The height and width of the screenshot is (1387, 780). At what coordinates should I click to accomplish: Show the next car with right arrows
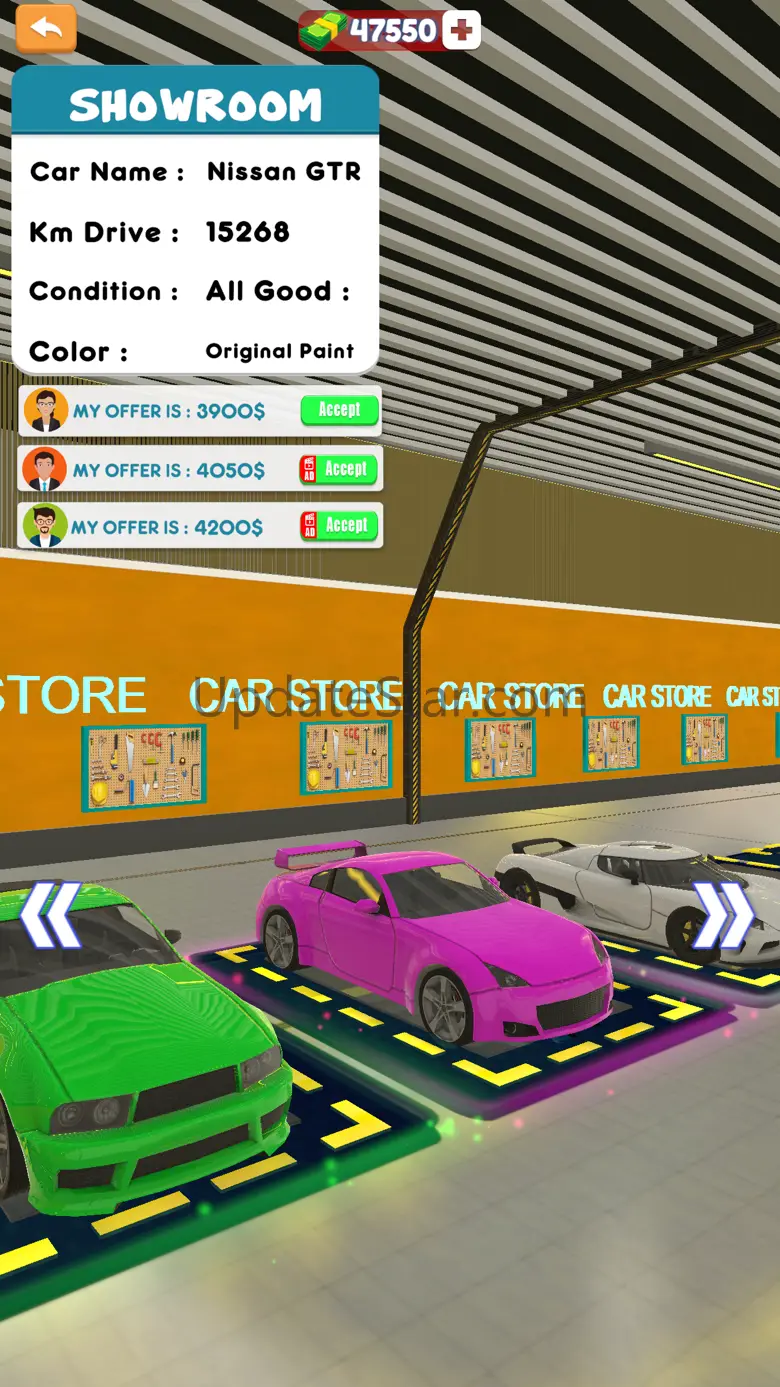[724, 914]
